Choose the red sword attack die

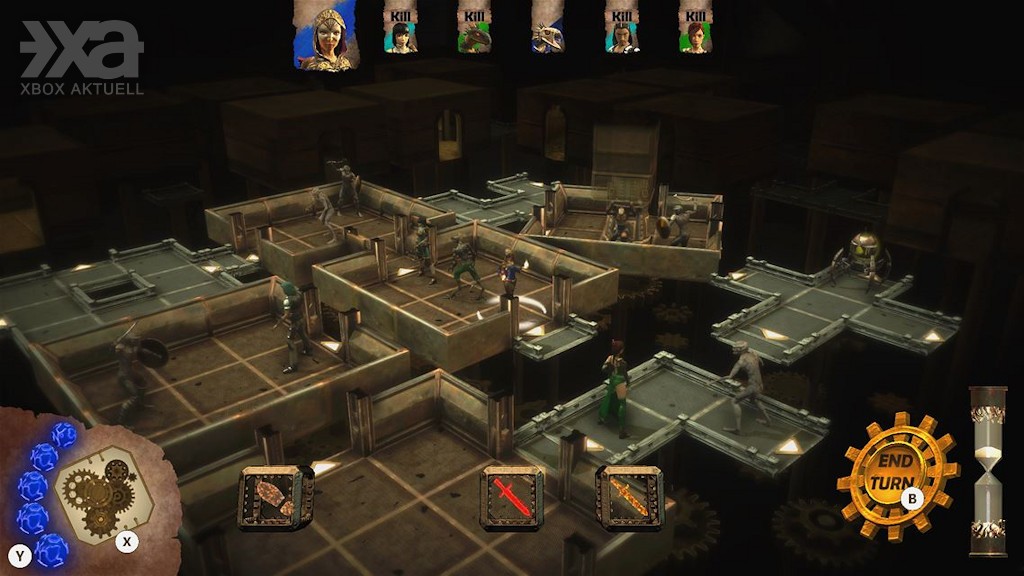(511, 497)
